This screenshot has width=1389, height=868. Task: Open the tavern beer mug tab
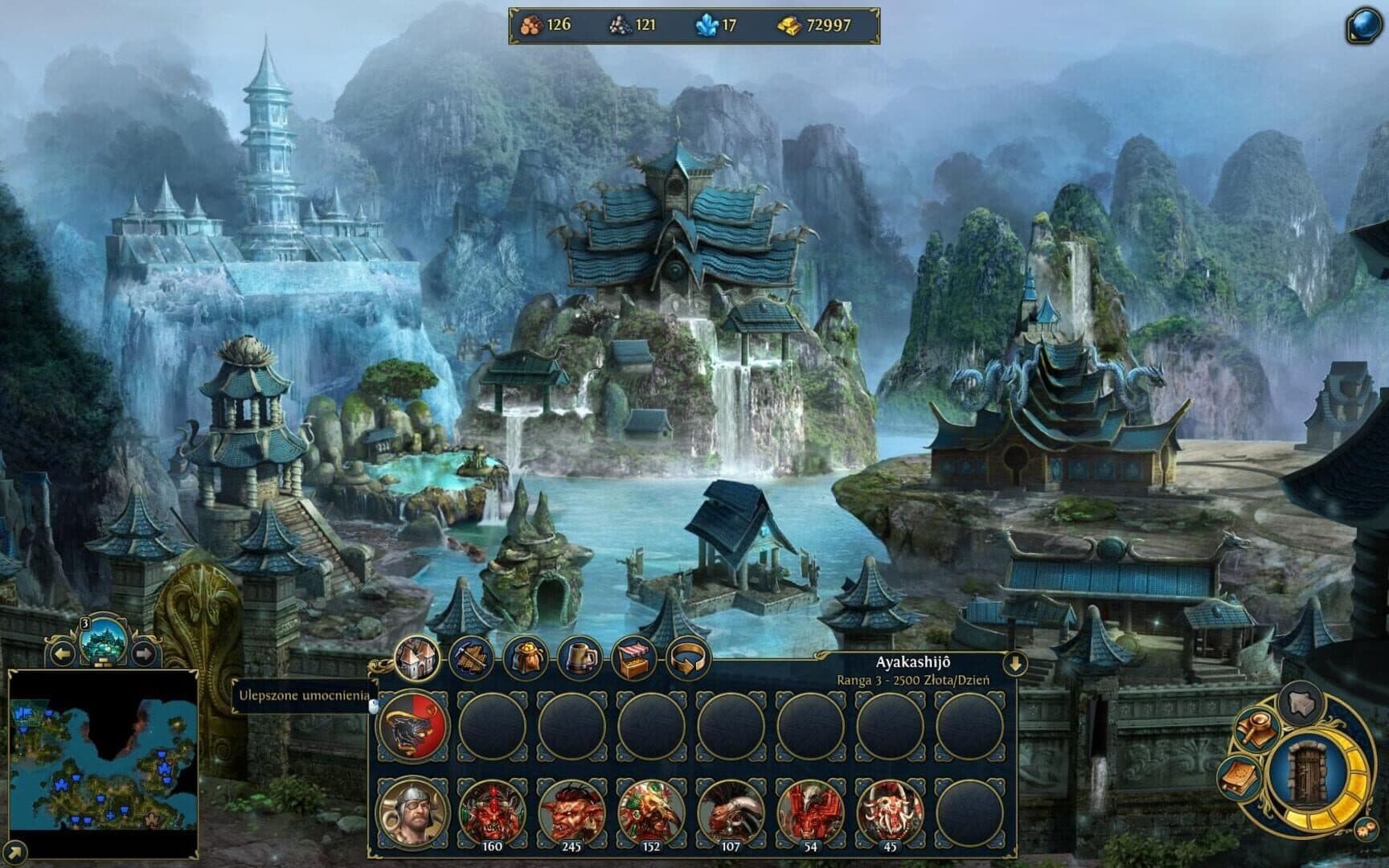pos(580,659)
